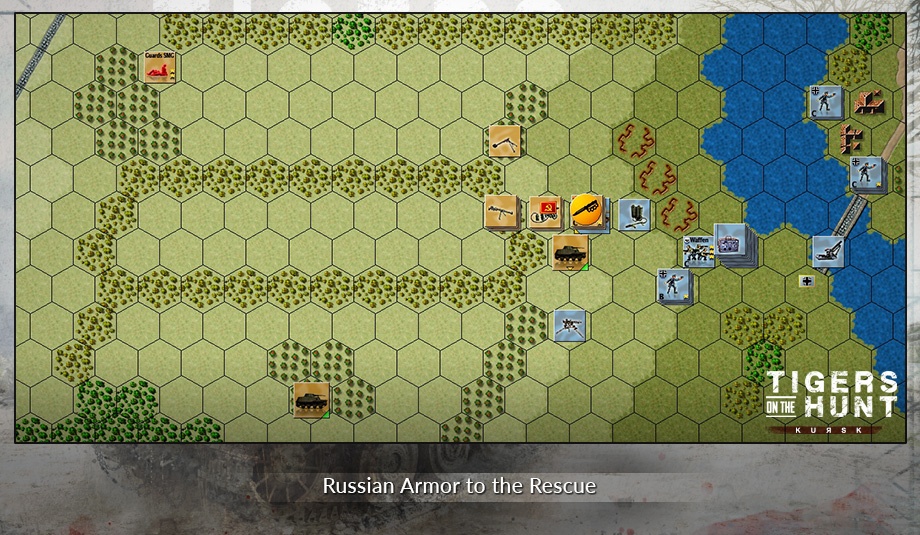This screenshot has width=920, height=535.
Task: Pick the tall stack of German counters
Action: click(x=733, y=244)
